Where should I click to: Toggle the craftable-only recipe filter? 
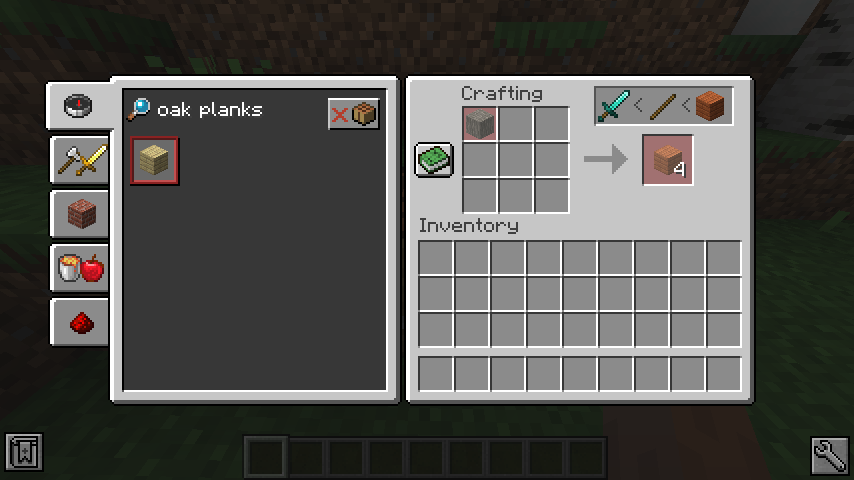(x=354, y=114)
